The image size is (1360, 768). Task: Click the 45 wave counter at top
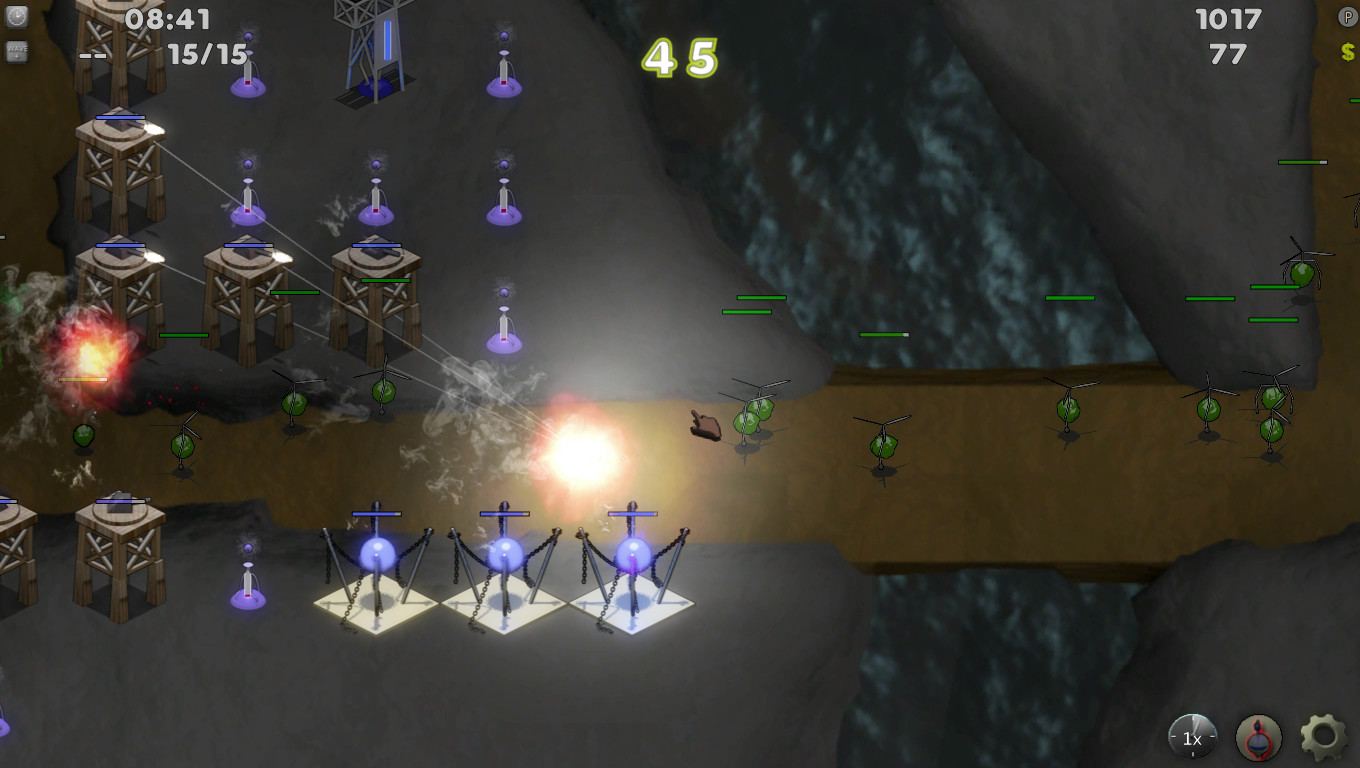[681, 58]
